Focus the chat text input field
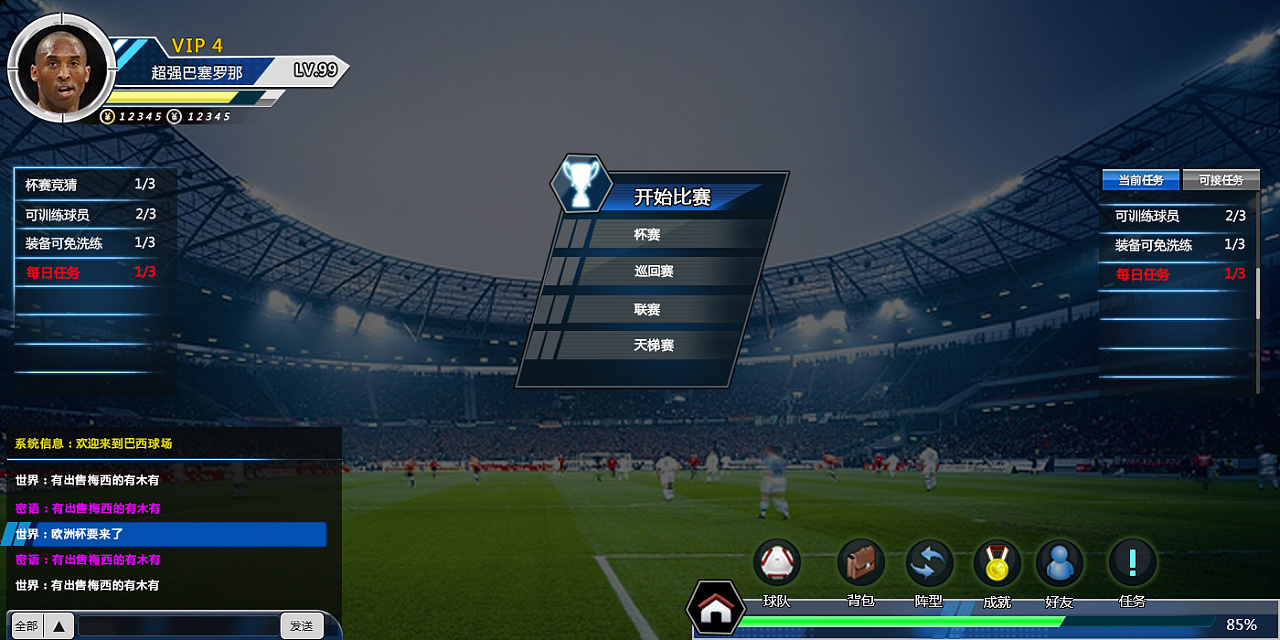This screenshot has height=640, width=1280. [x=178, y=626]
